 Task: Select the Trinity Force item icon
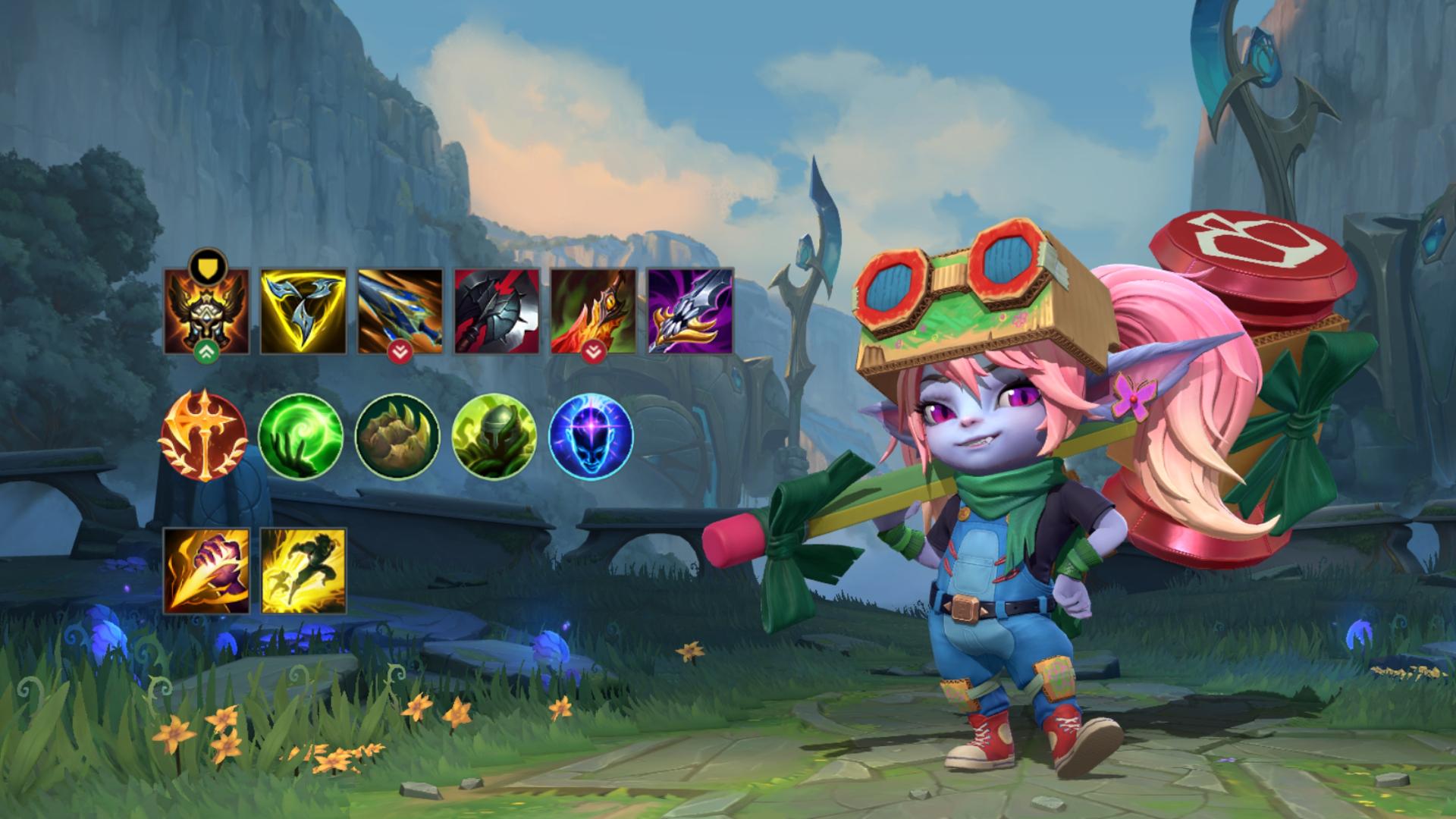coord(303,311)
